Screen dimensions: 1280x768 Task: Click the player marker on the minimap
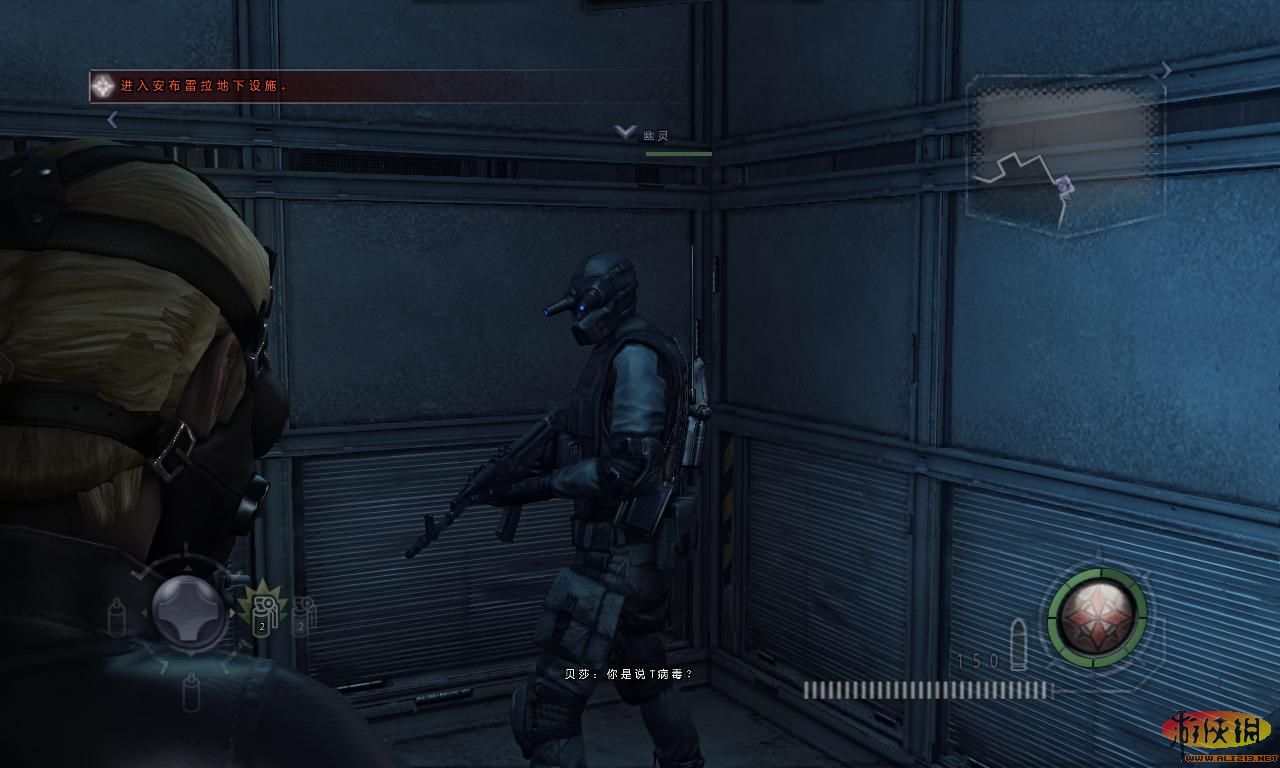(1063, 186)
